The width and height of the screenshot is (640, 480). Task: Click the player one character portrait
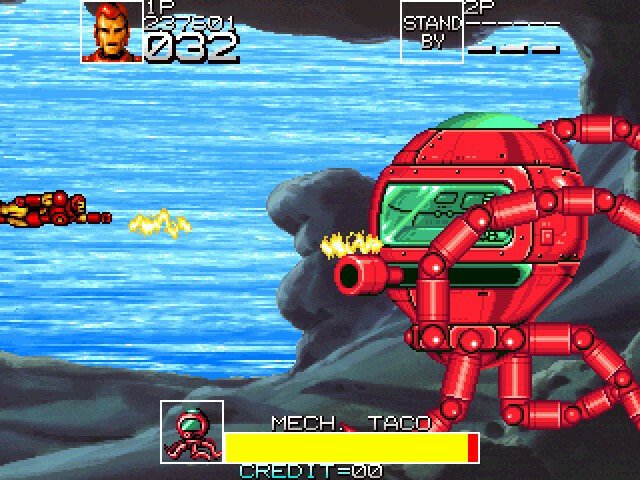tap(112, 31)
